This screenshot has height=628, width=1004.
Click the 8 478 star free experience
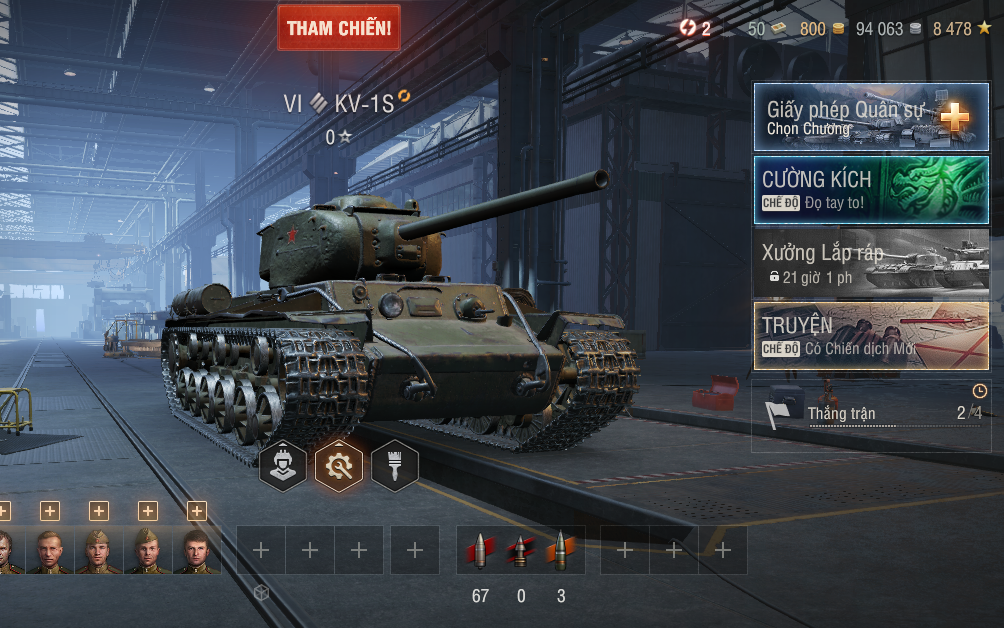961,29
